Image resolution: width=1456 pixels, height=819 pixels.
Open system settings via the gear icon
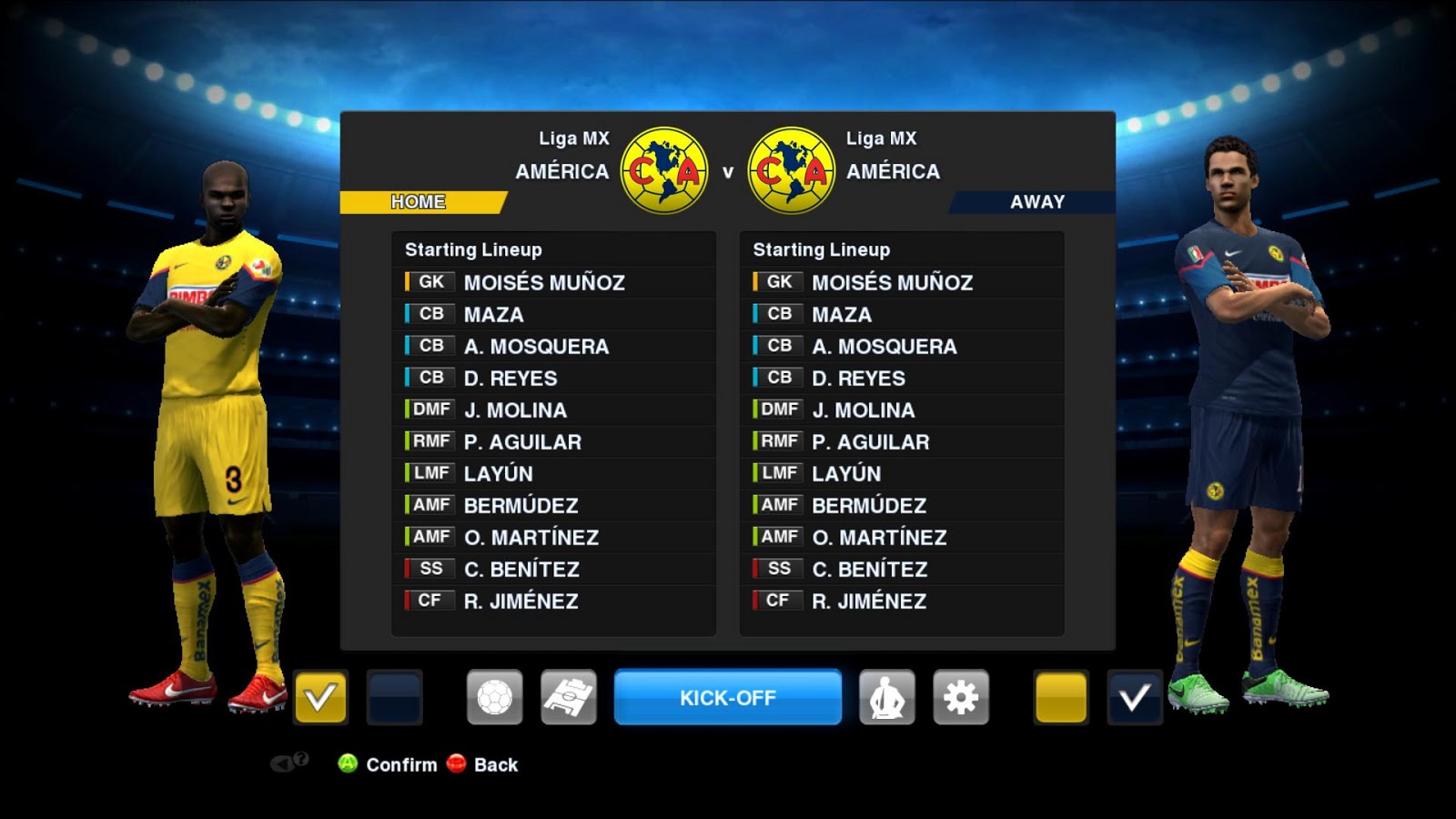(960, 699)
